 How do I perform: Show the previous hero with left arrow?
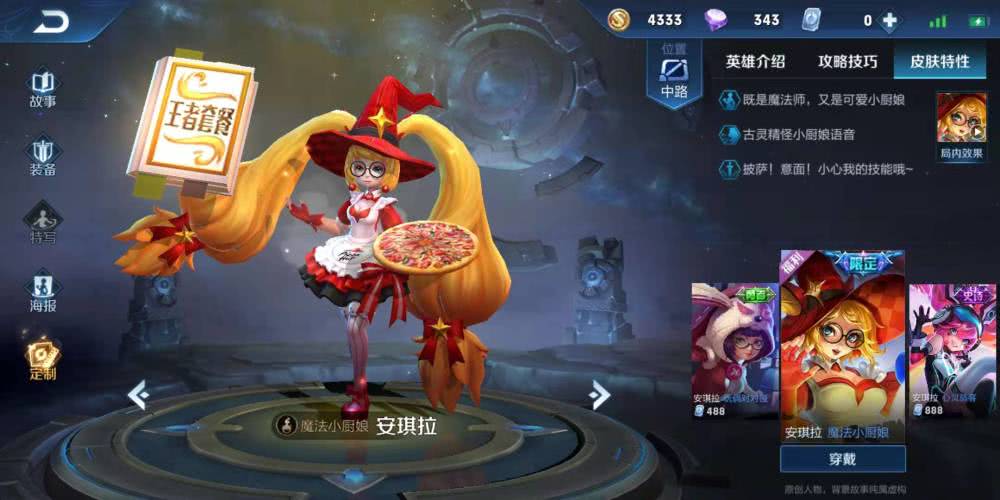click(138, 395)
